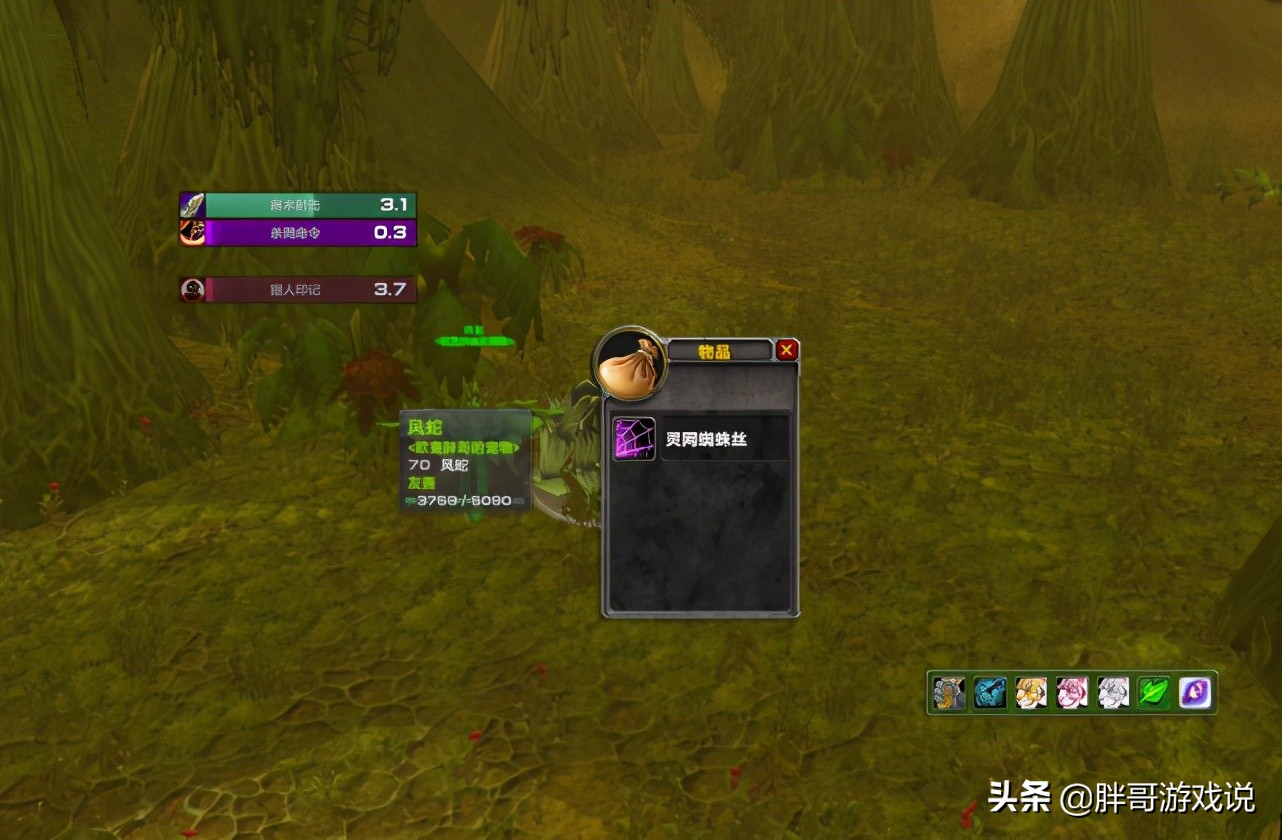Click the golden feather icon on the teal timer bar

pyautogui.click(x=192, y=204)
